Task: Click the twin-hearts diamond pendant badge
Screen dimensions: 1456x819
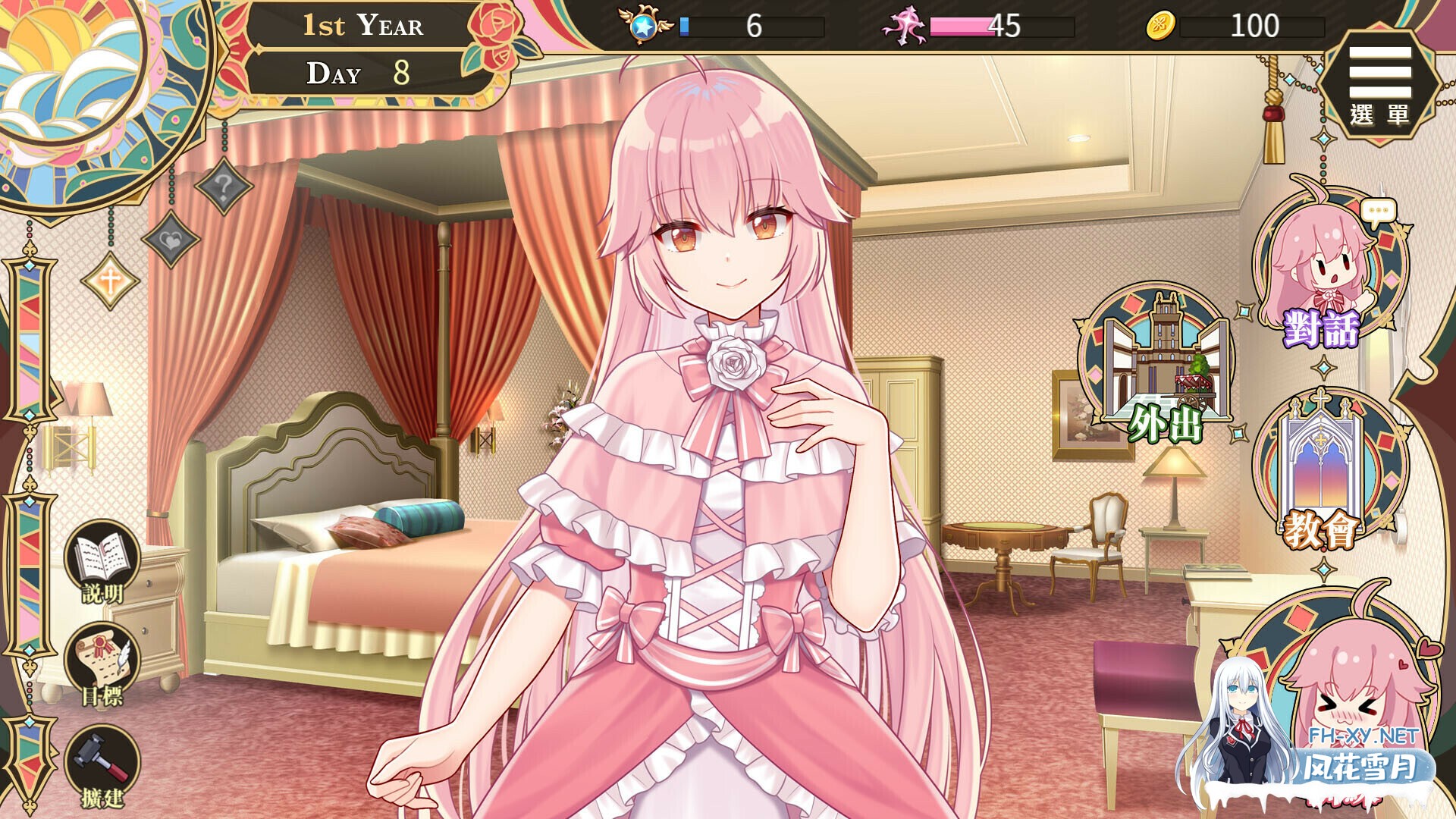Action: (171, 241)
